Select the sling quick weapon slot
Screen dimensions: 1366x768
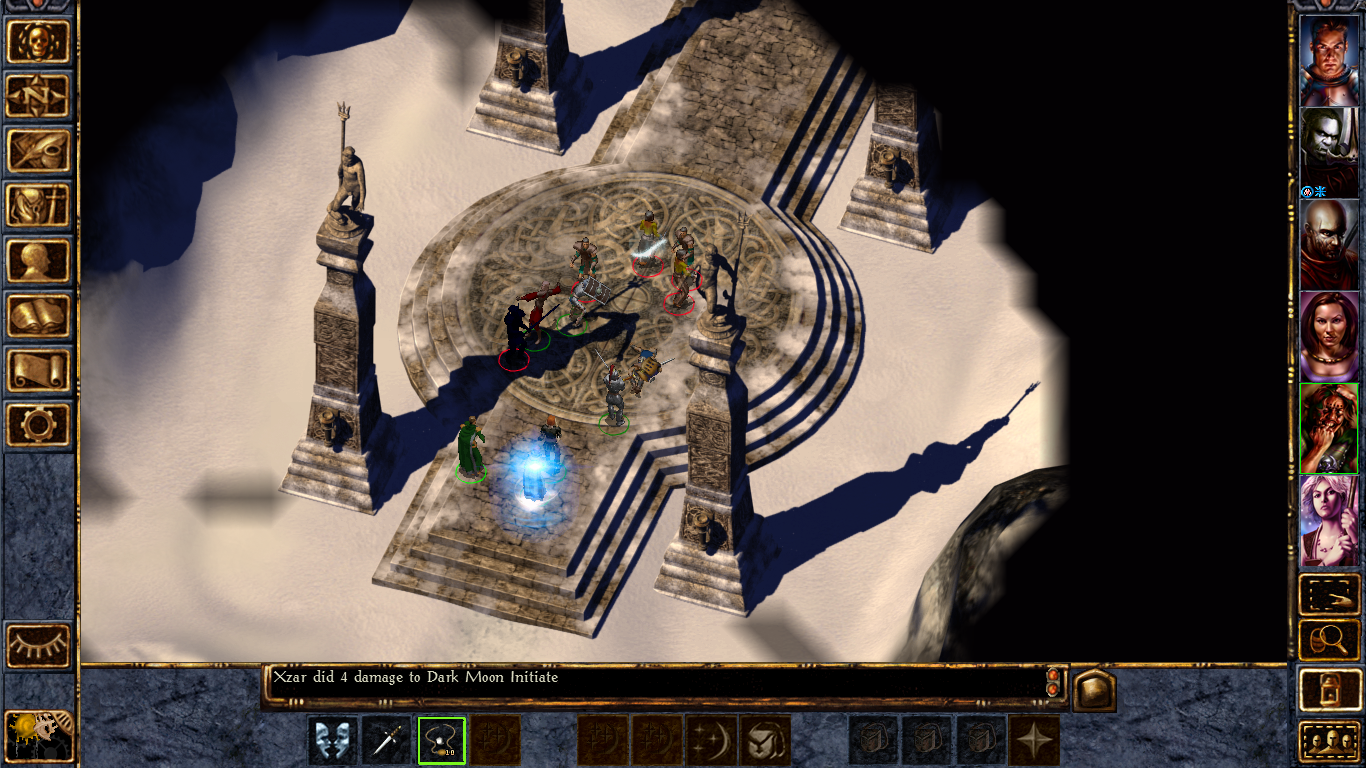click(x=441, y=741)
